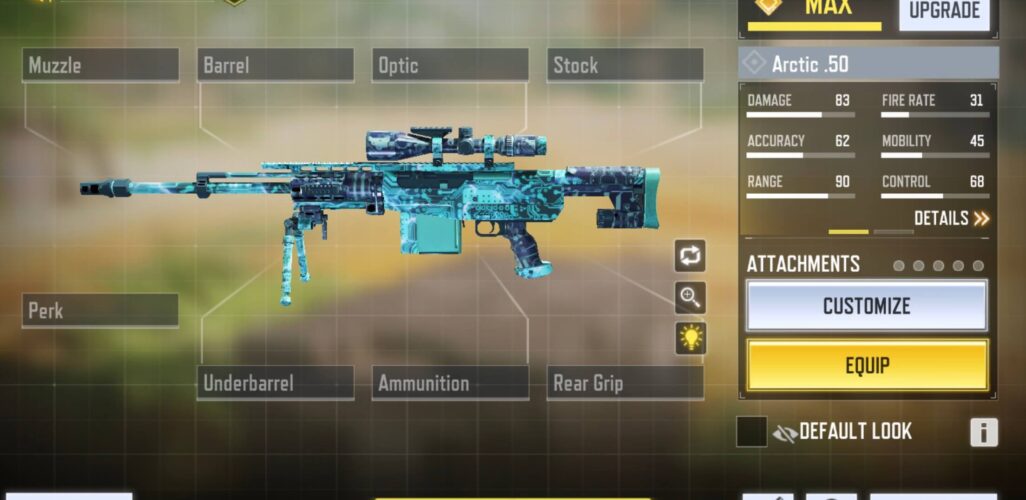
Task: Open the Stock attachment slot
Action: point(625,66)
